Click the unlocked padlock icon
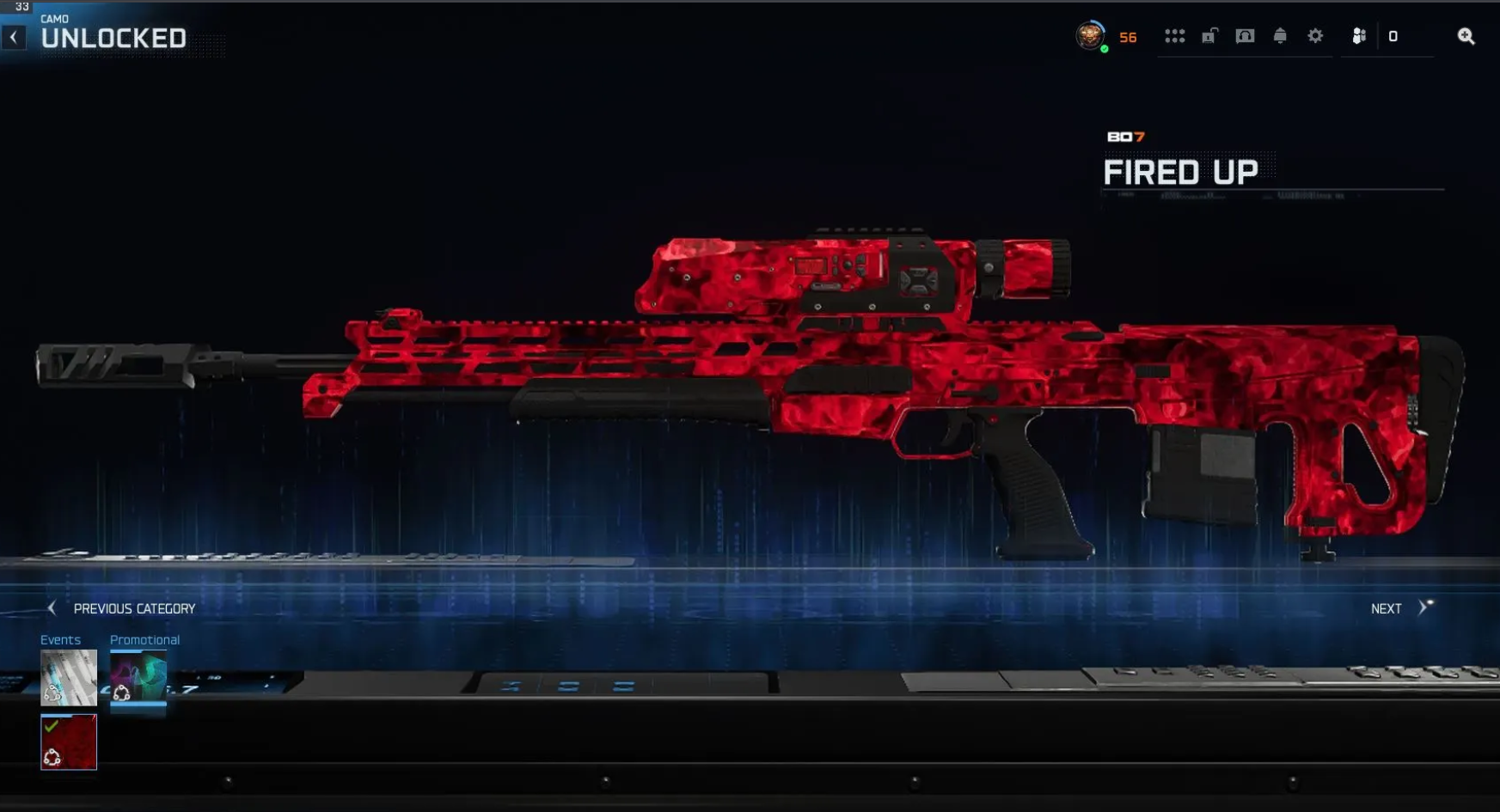Viewport: 1500px width, 812px height. 1210,36
